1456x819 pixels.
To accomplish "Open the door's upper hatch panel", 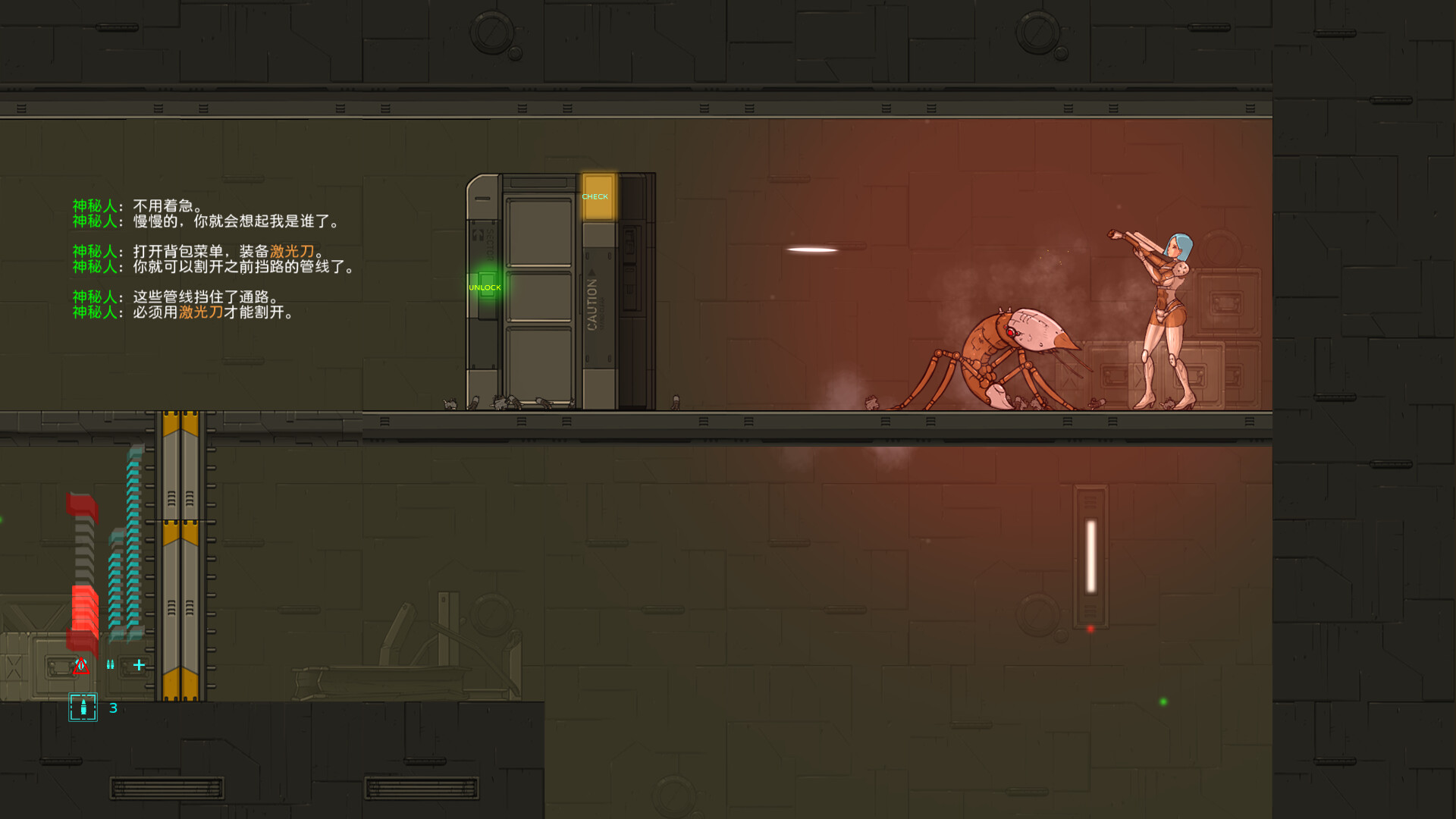I will click(x=541, y=232).
